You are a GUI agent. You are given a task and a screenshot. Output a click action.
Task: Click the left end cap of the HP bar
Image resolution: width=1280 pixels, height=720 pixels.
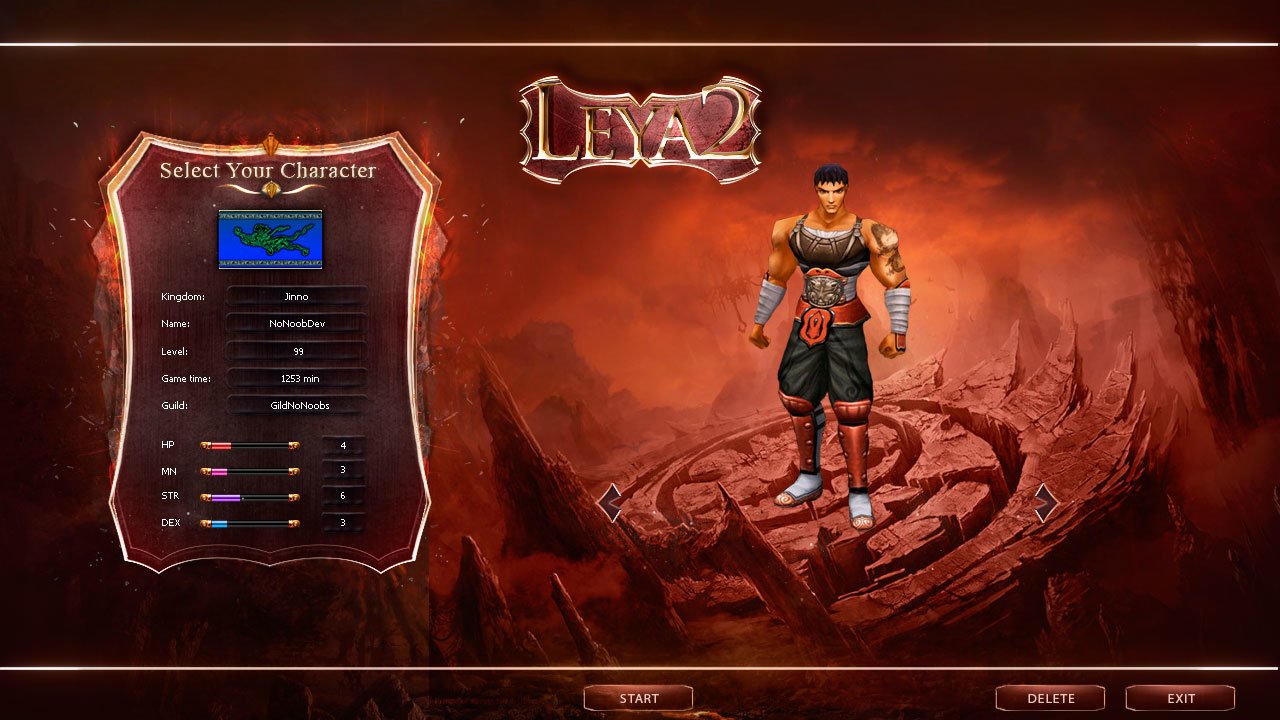coord(206,445)
